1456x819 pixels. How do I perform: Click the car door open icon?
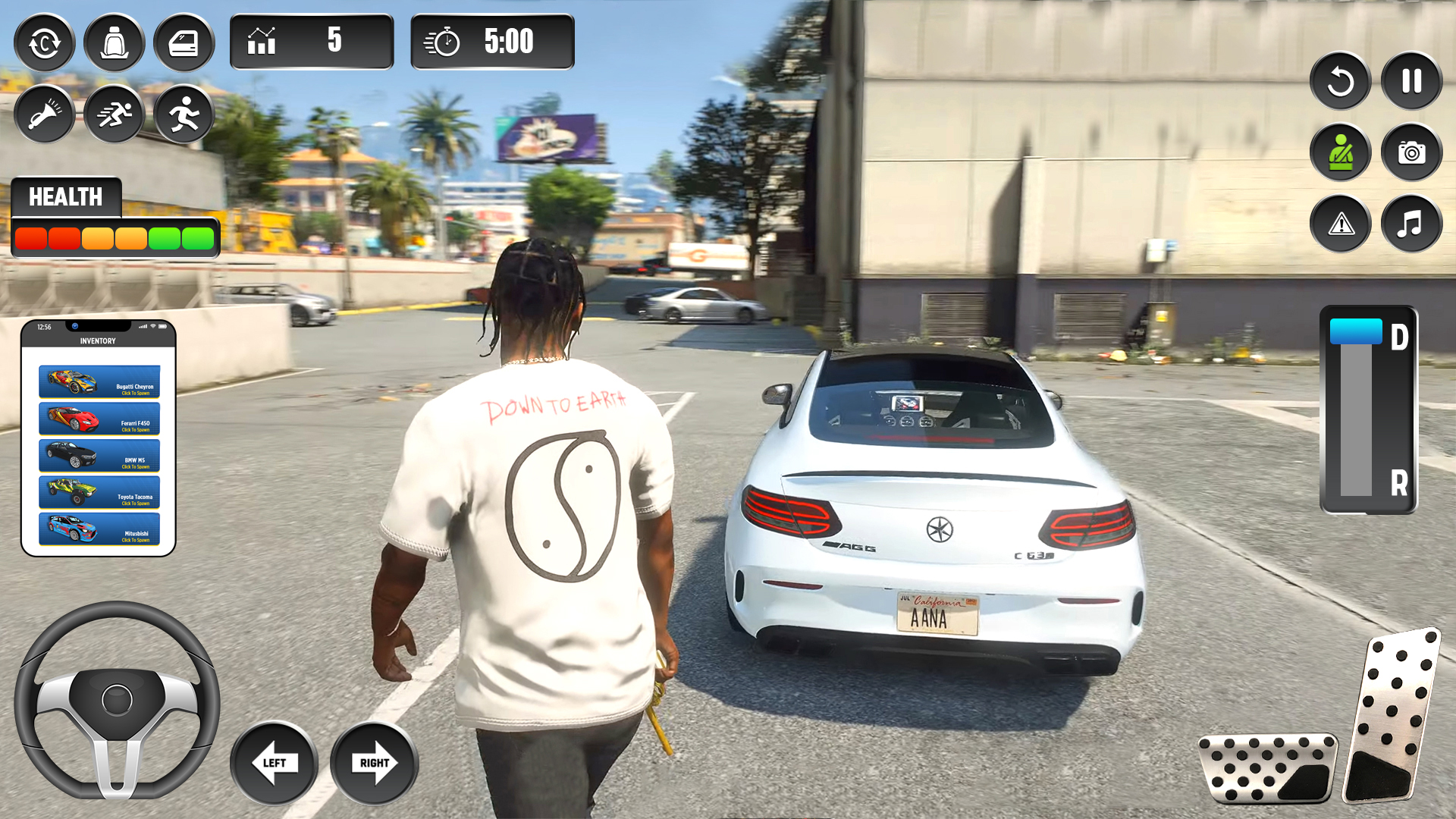[184, 43]
